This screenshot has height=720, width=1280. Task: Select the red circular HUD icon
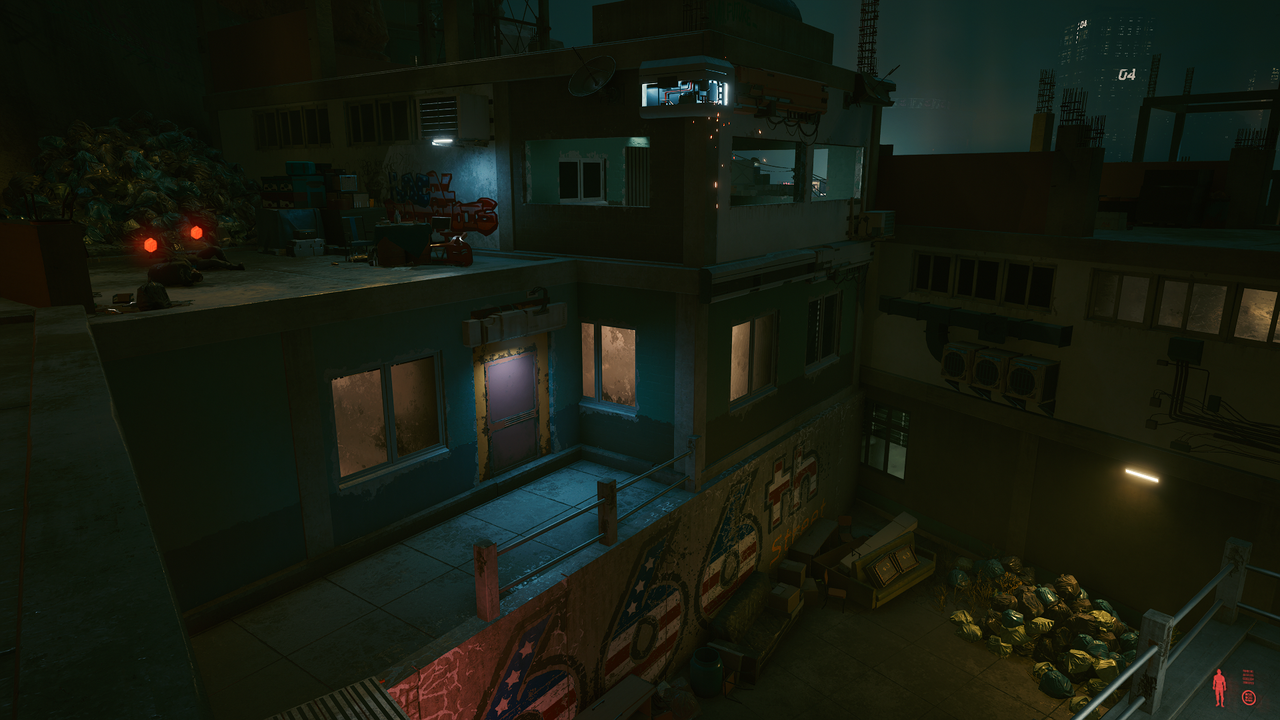[1248, 697]
